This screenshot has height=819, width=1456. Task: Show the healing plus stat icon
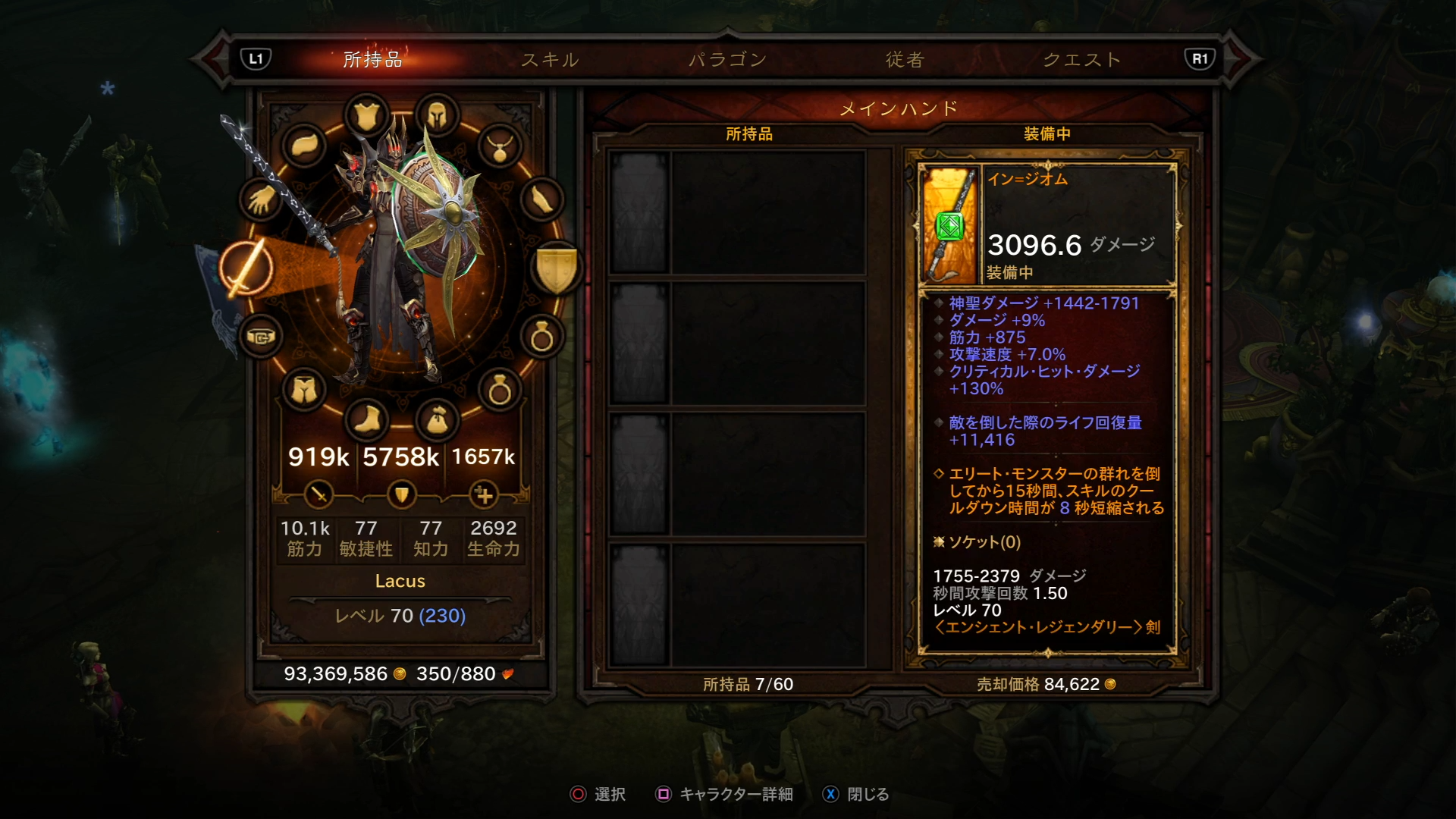[483, 495]
